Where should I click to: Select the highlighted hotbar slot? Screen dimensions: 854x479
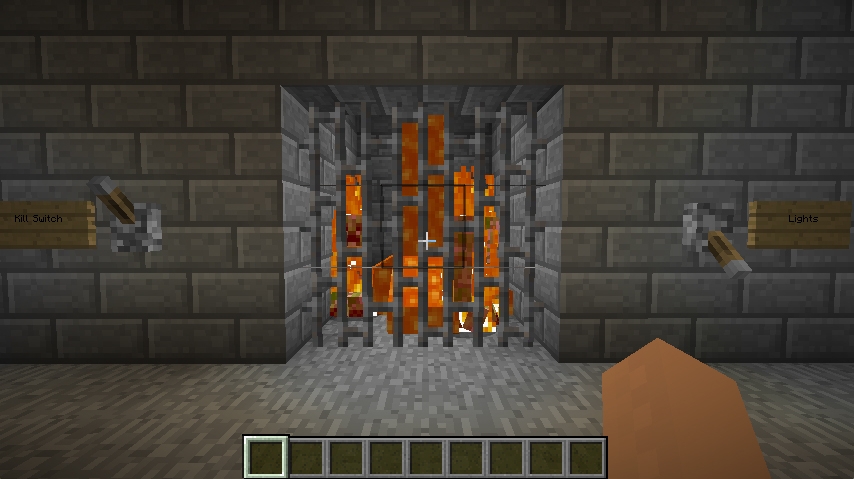267,457
